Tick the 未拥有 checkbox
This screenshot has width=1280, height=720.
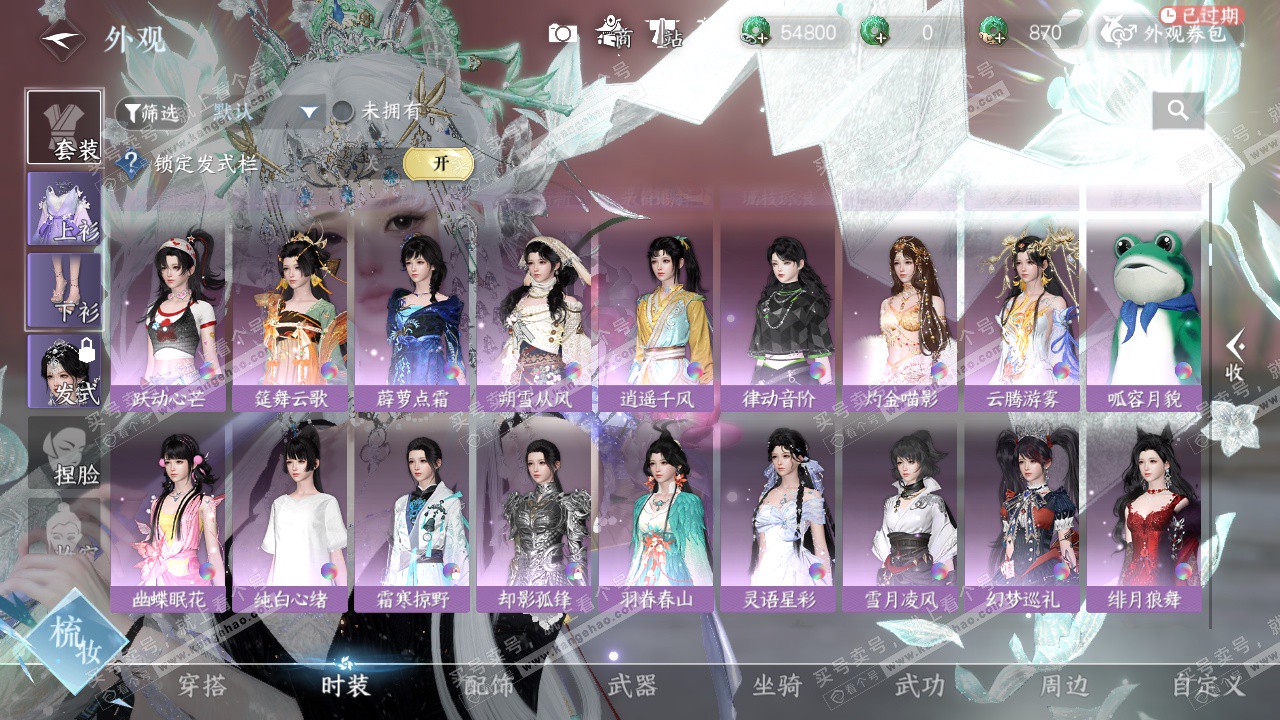343,112
